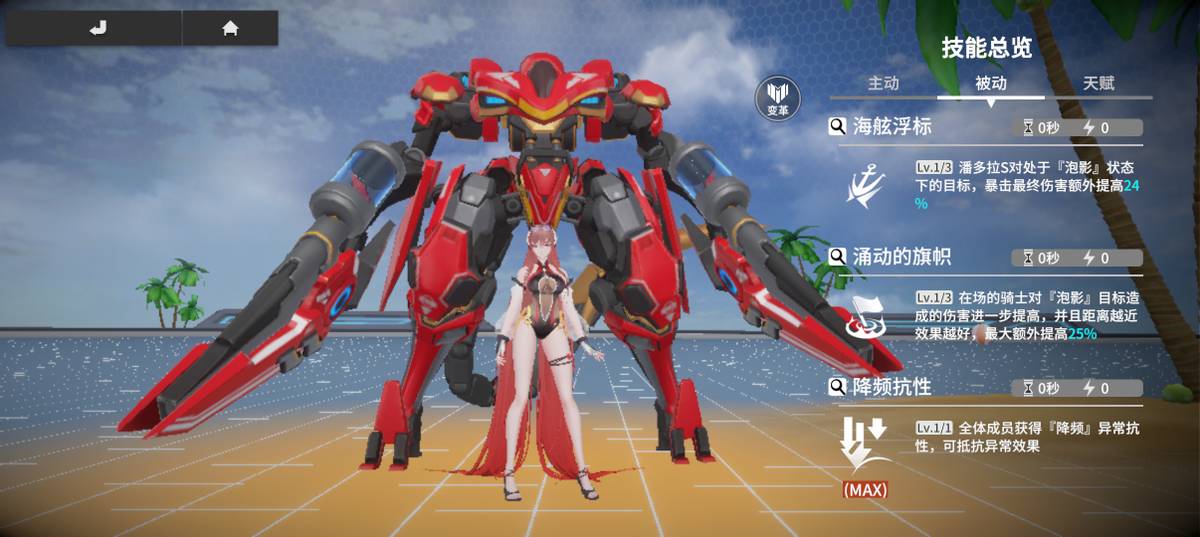This screenshot has width=1200, height=537.
Task: Select the 被动 skills tab
Action: (x=990, y=84)
